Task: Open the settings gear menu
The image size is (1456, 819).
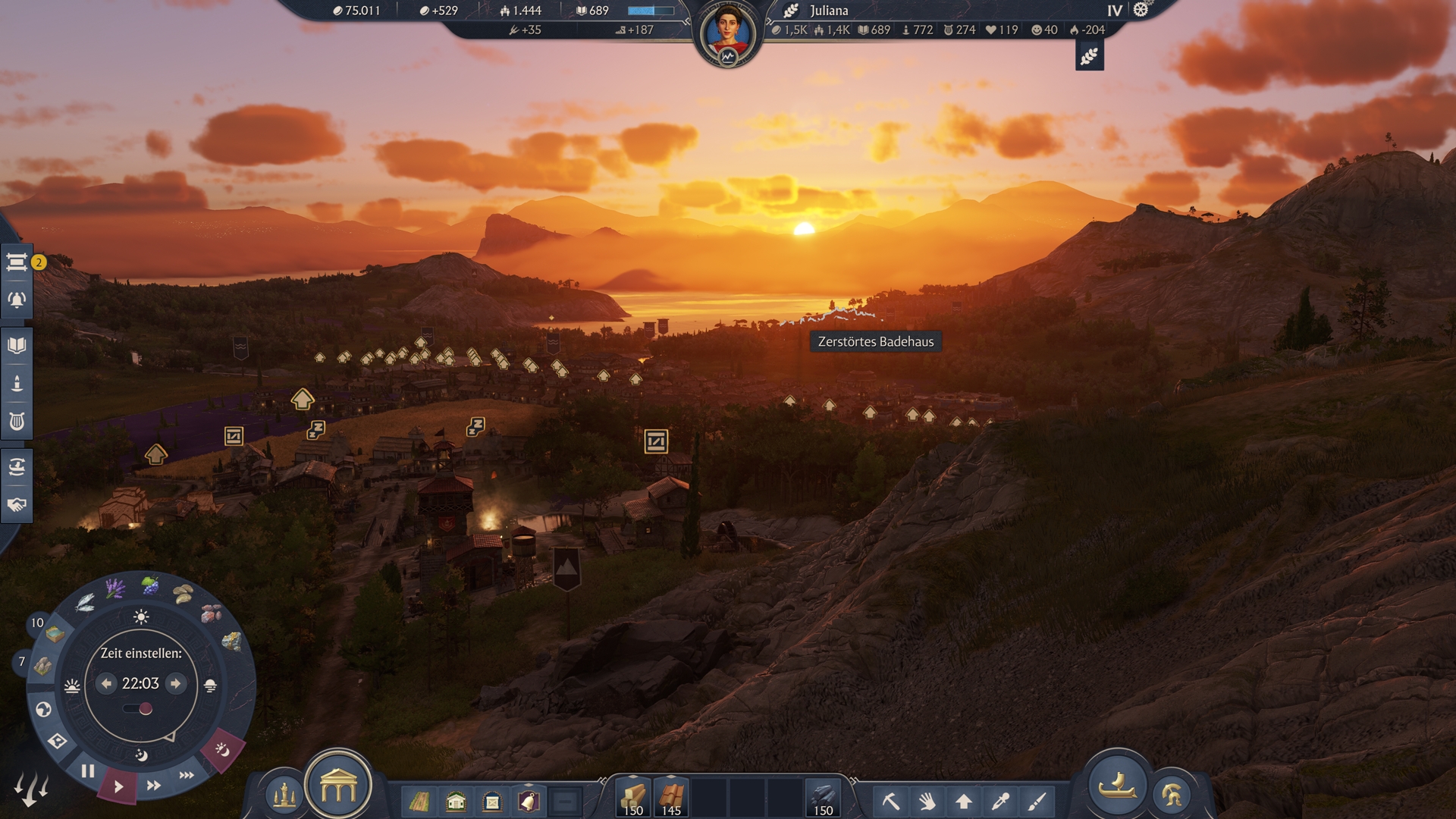Action: 1141,10
